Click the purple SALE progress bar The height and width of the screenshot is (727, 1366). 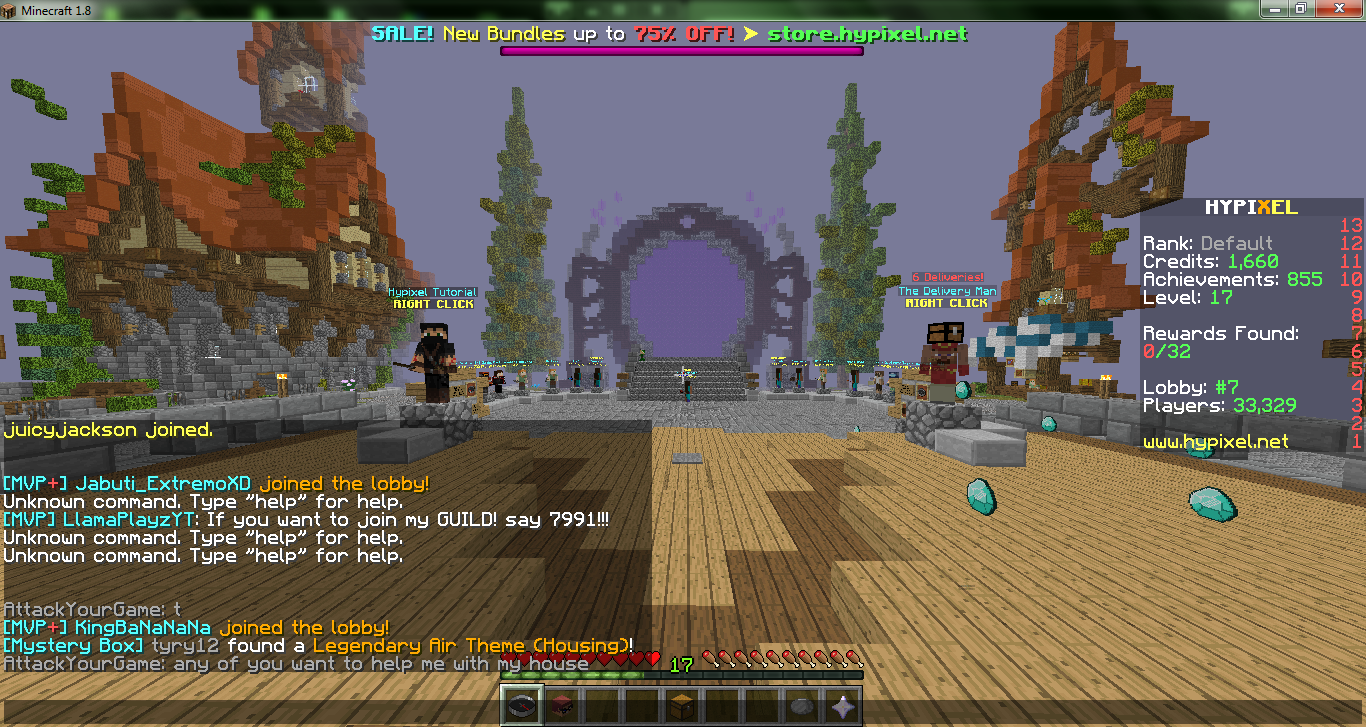point(680,48)
